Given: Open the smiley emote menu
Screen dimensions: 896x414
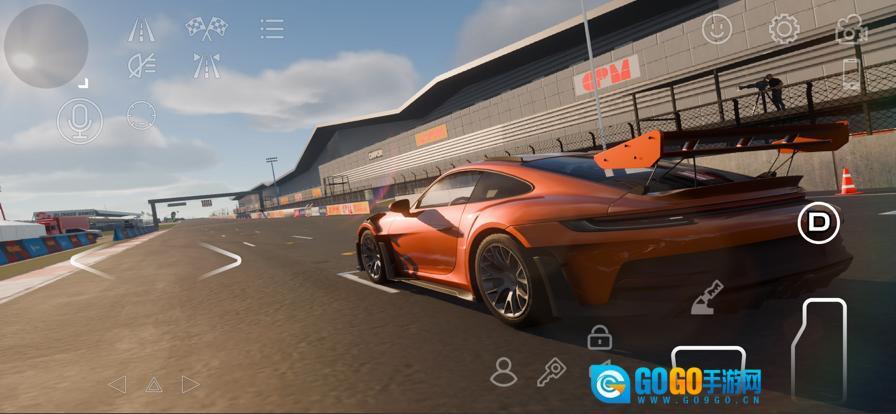Looking at the screenshot, I should (x=716, y=29).
